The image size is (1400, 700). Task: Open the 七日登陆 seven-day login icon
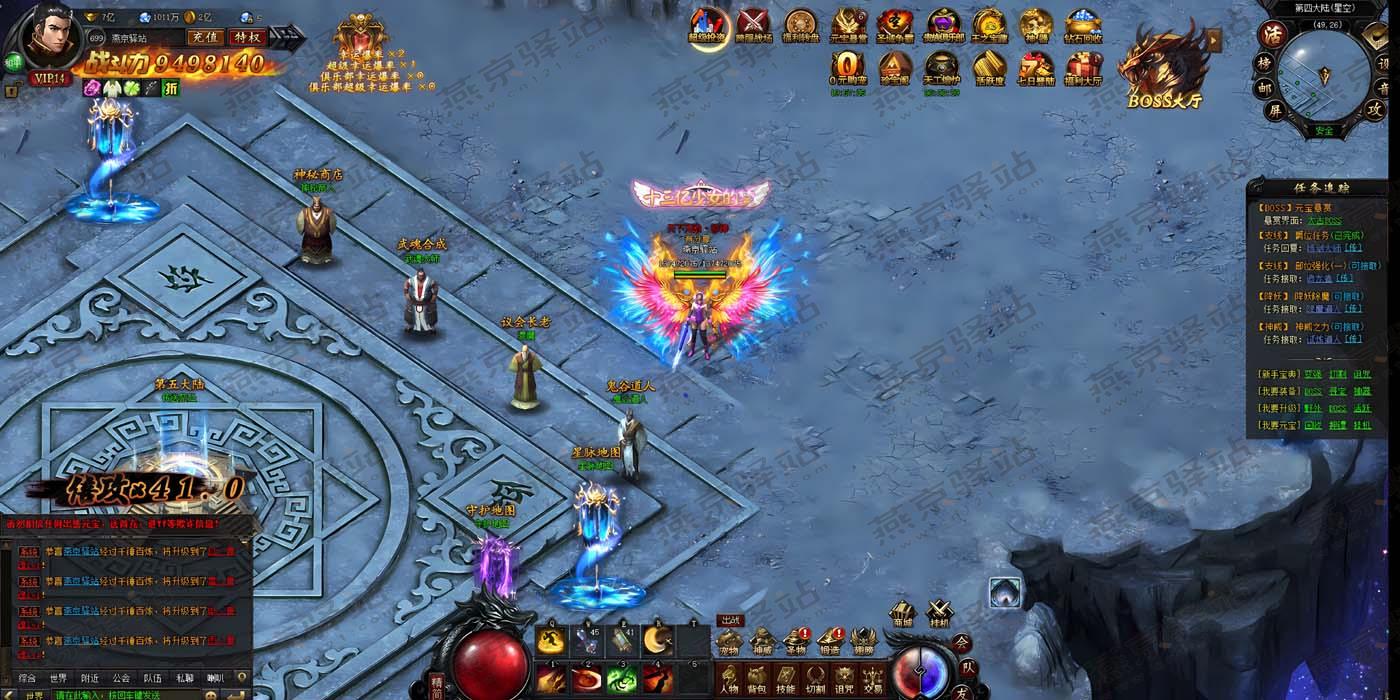[x=1036, y=68]
